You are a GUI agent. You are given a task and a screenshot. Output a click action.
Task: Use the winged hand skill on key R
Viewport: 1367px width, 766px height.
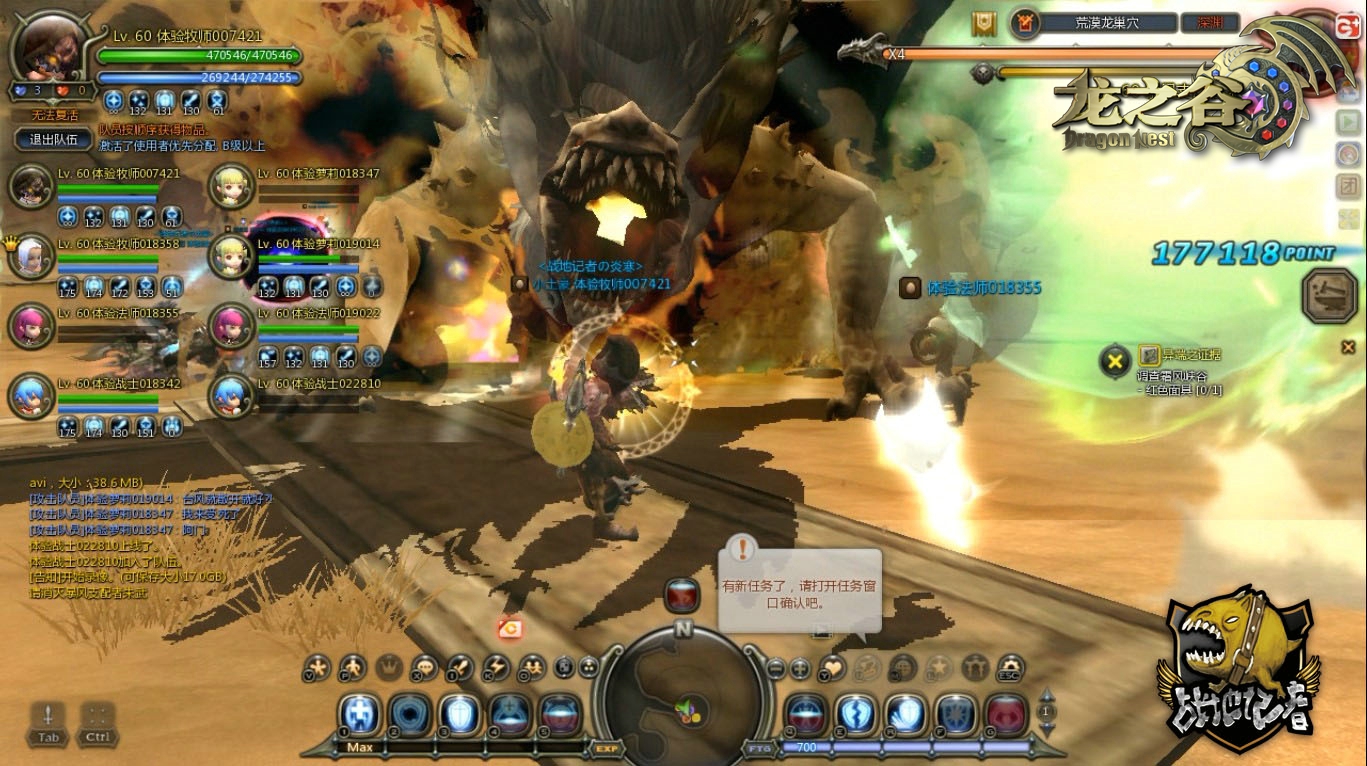[906, 714]
